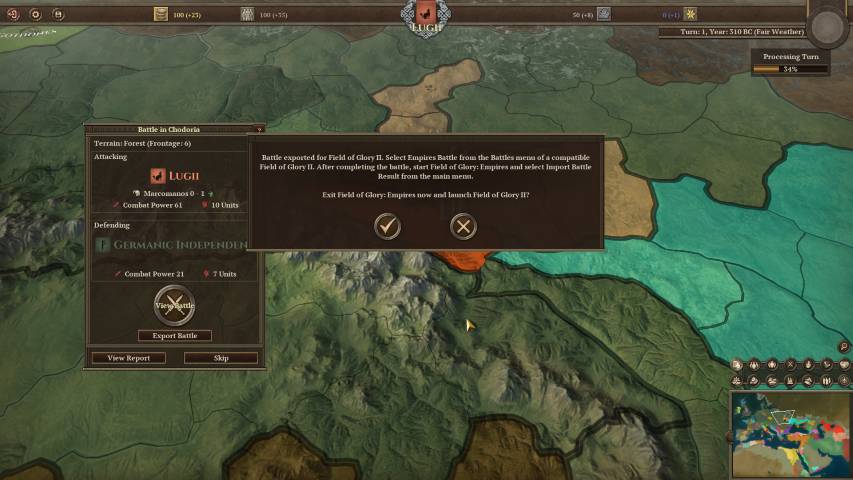
Task: Open the View Report button
Action: point(128,358)
